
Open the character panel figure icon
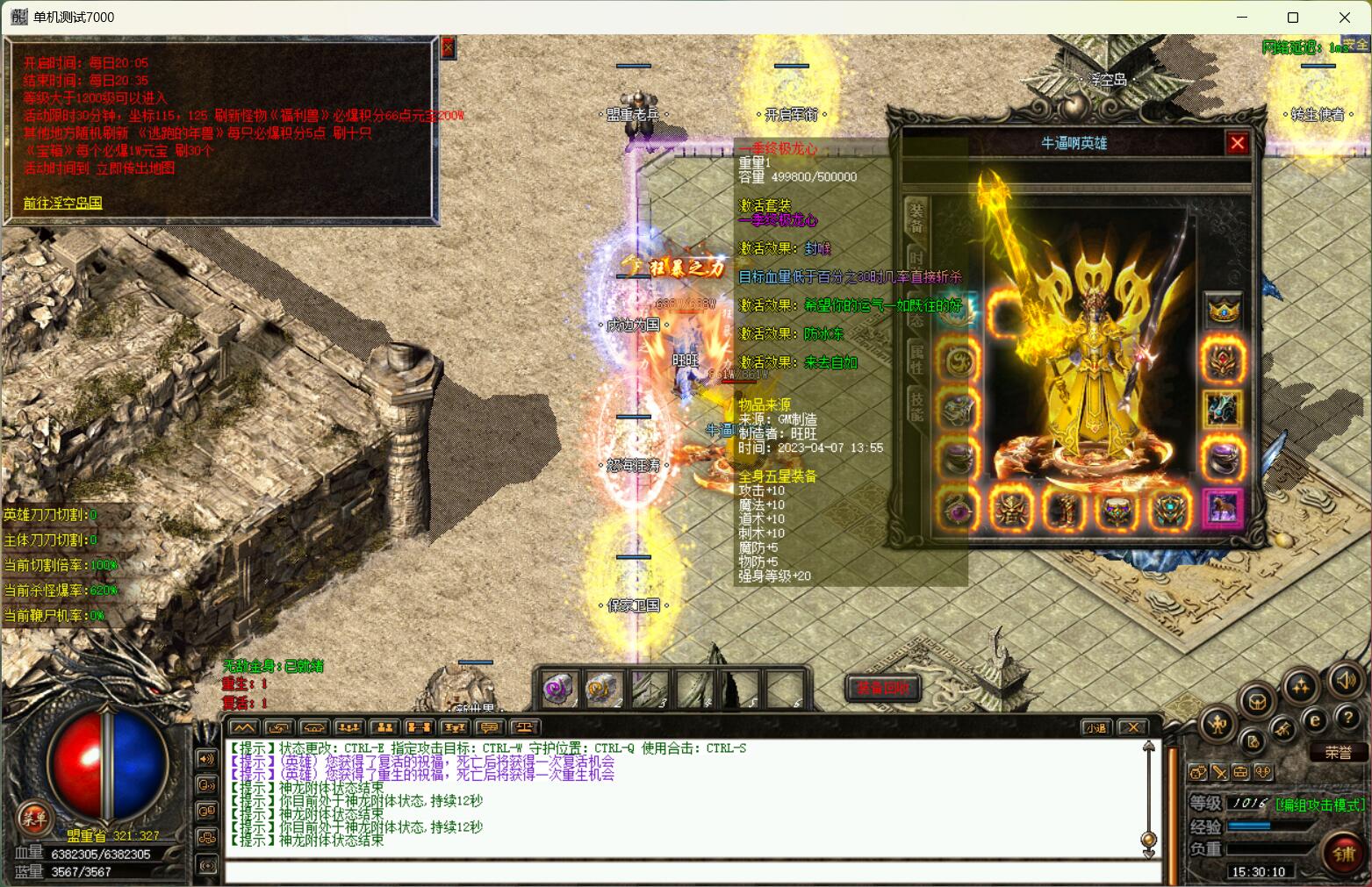[1217, 724]
